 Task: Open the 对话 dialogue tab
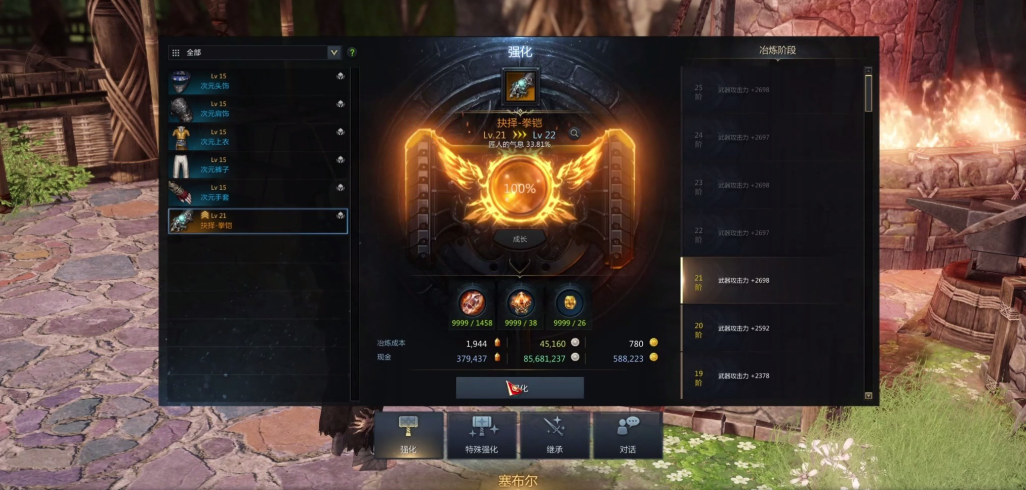pyautogui.click(x=628, y=435)
